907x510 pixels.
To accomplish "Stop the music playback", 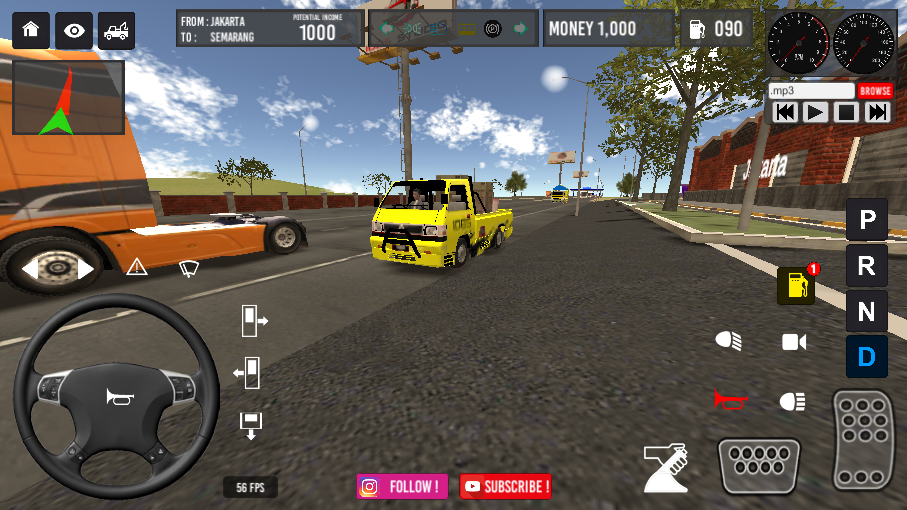I will pyautogui.click(x=847, y=112).
